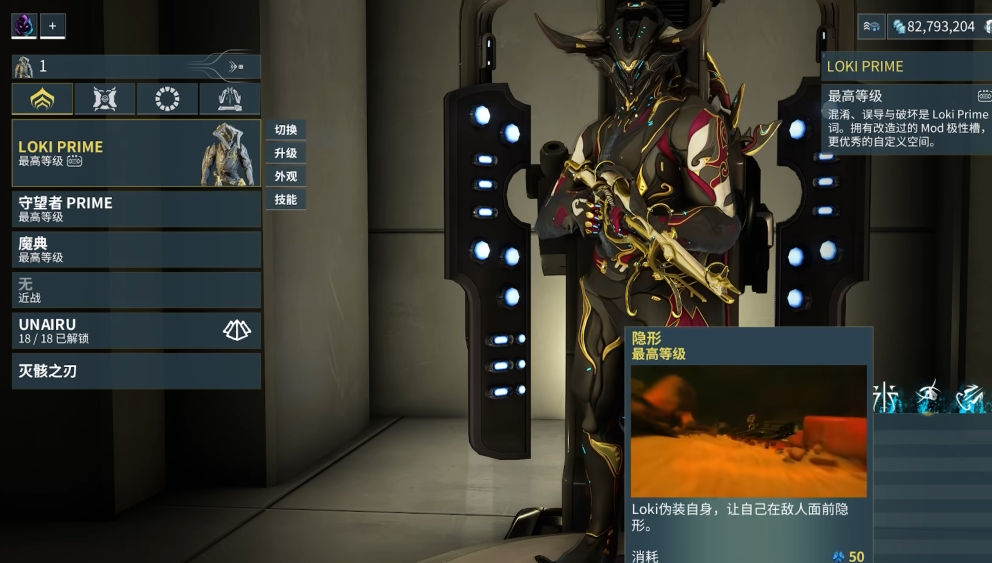Switch to the Warframe lotus emblem tab
The height and width of the screenshot is (563, 992).
coord(42,99)
